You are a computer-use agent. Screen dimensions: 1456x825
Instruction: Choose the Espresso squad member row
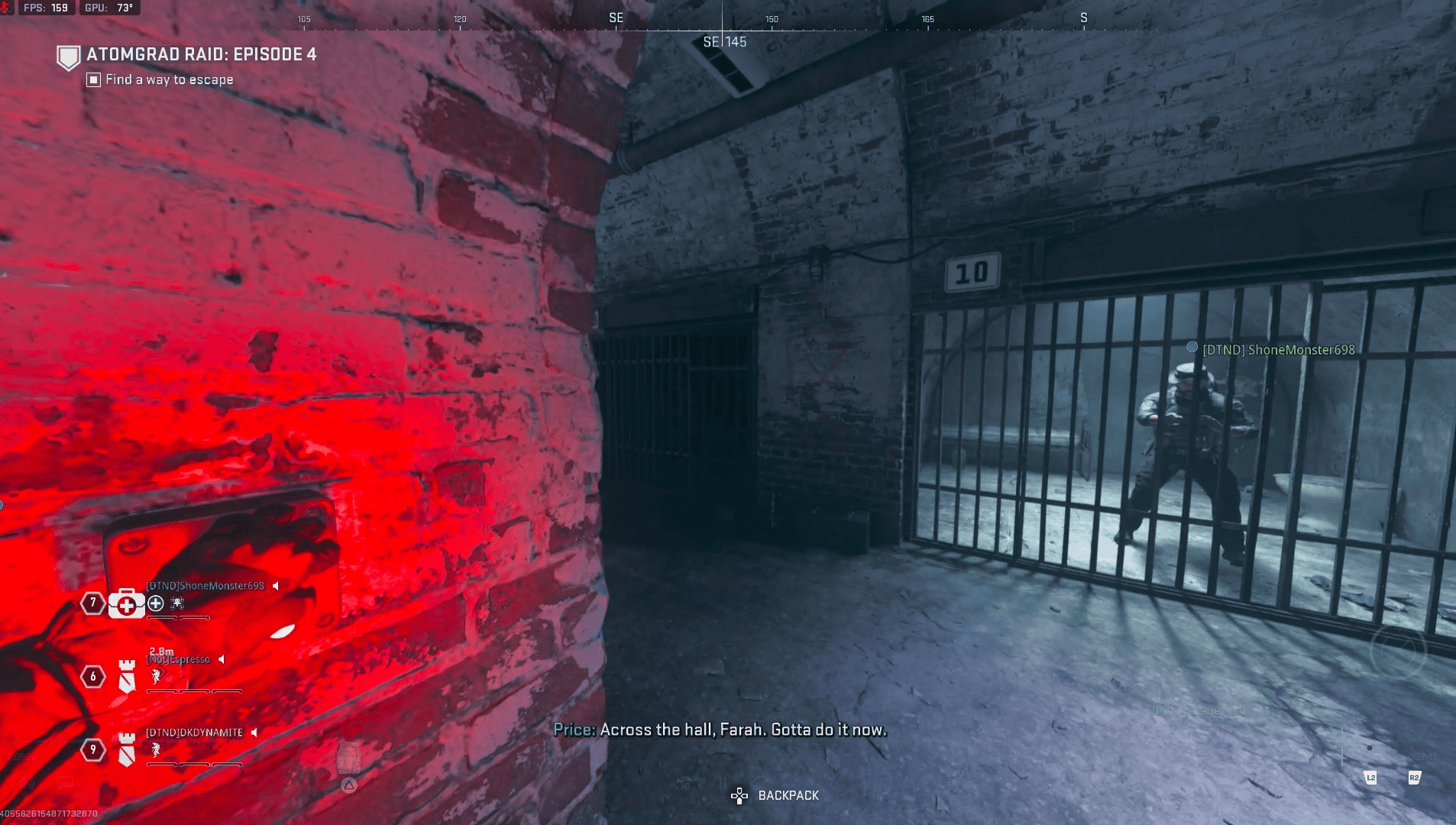[180, 659]
